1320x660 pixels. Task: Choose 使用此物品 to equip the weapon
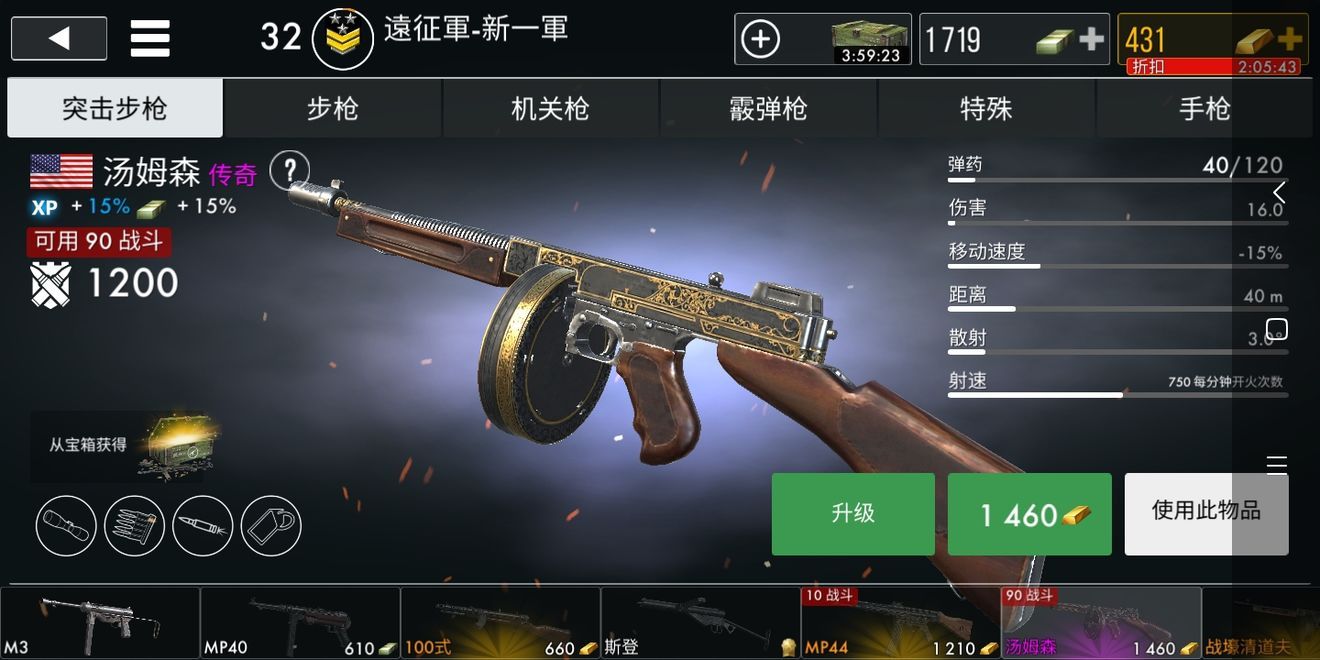click(1206, 514)
